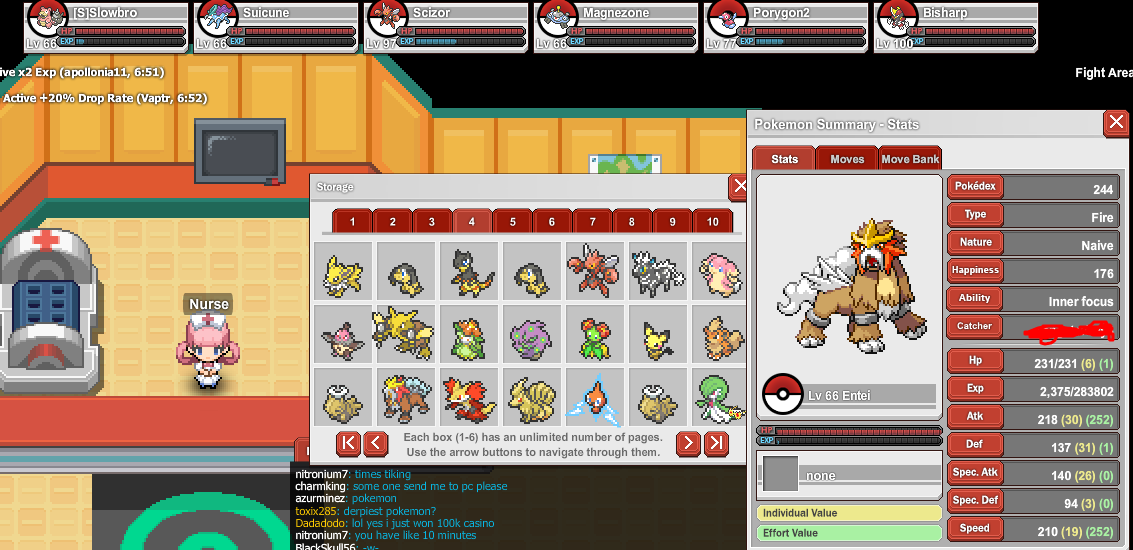1133x550 pixels.
Task: Switch to storage box 7
Action: pyautogui.click(x=593, y=222)
